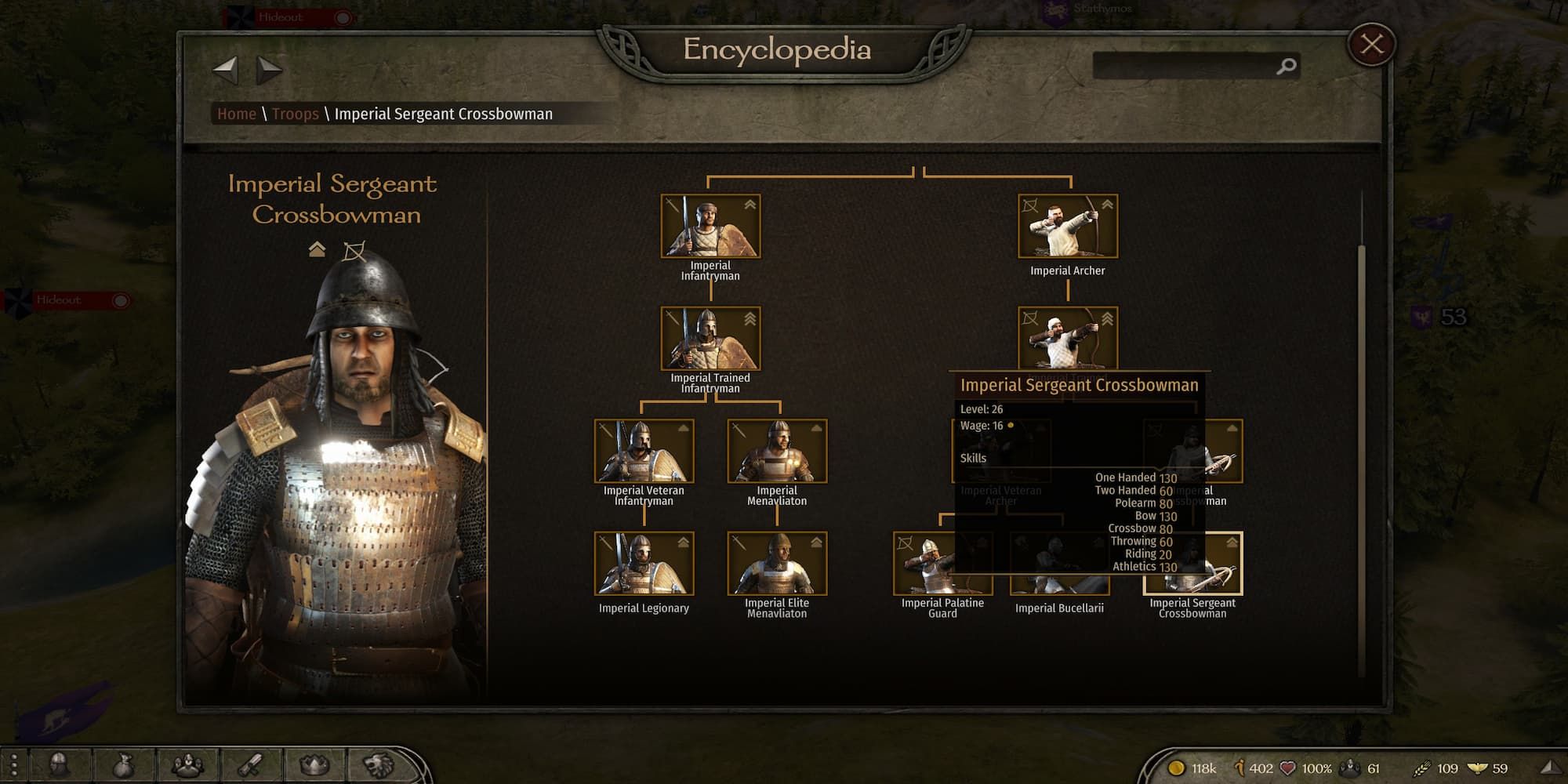Navigate to Home in the breadcrumb

pos(237,114)
